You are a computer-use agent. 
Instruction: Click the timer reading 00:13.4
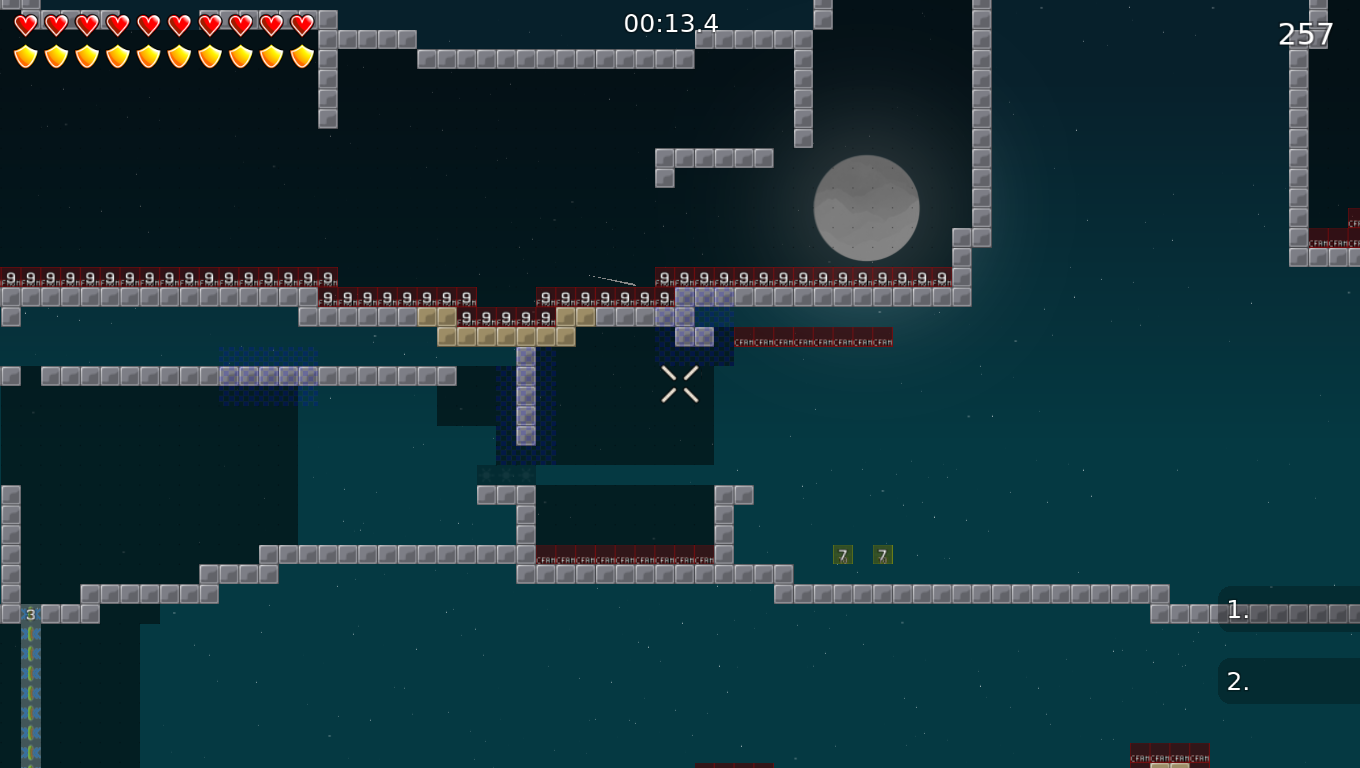[x=669, y=22]
